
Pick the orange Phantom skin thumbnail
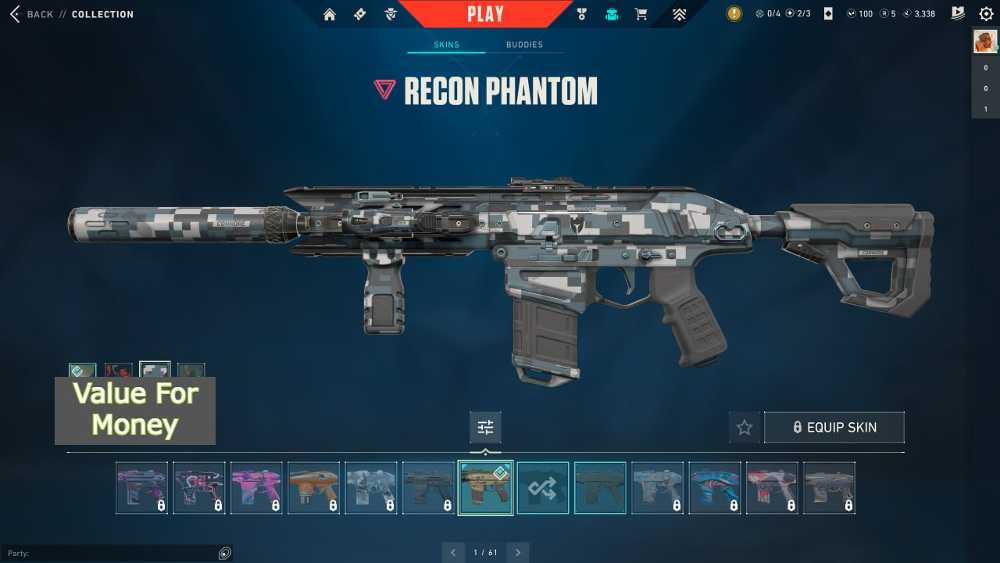click(314, 488)
